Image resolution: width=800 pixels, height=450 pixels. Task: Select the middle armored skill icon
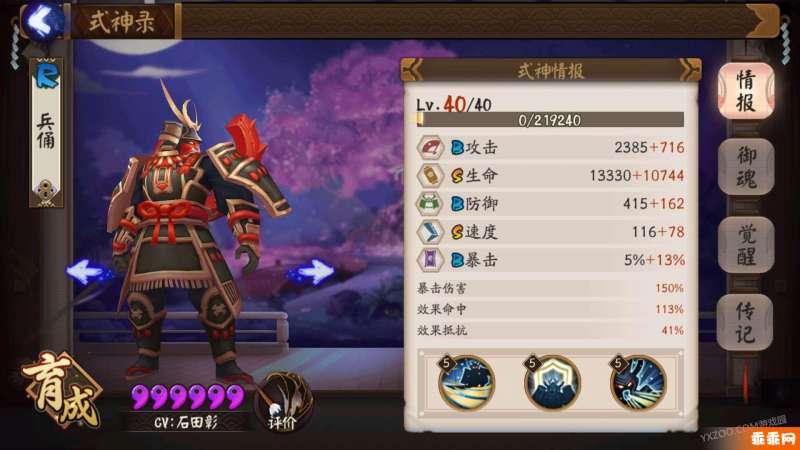552,383
